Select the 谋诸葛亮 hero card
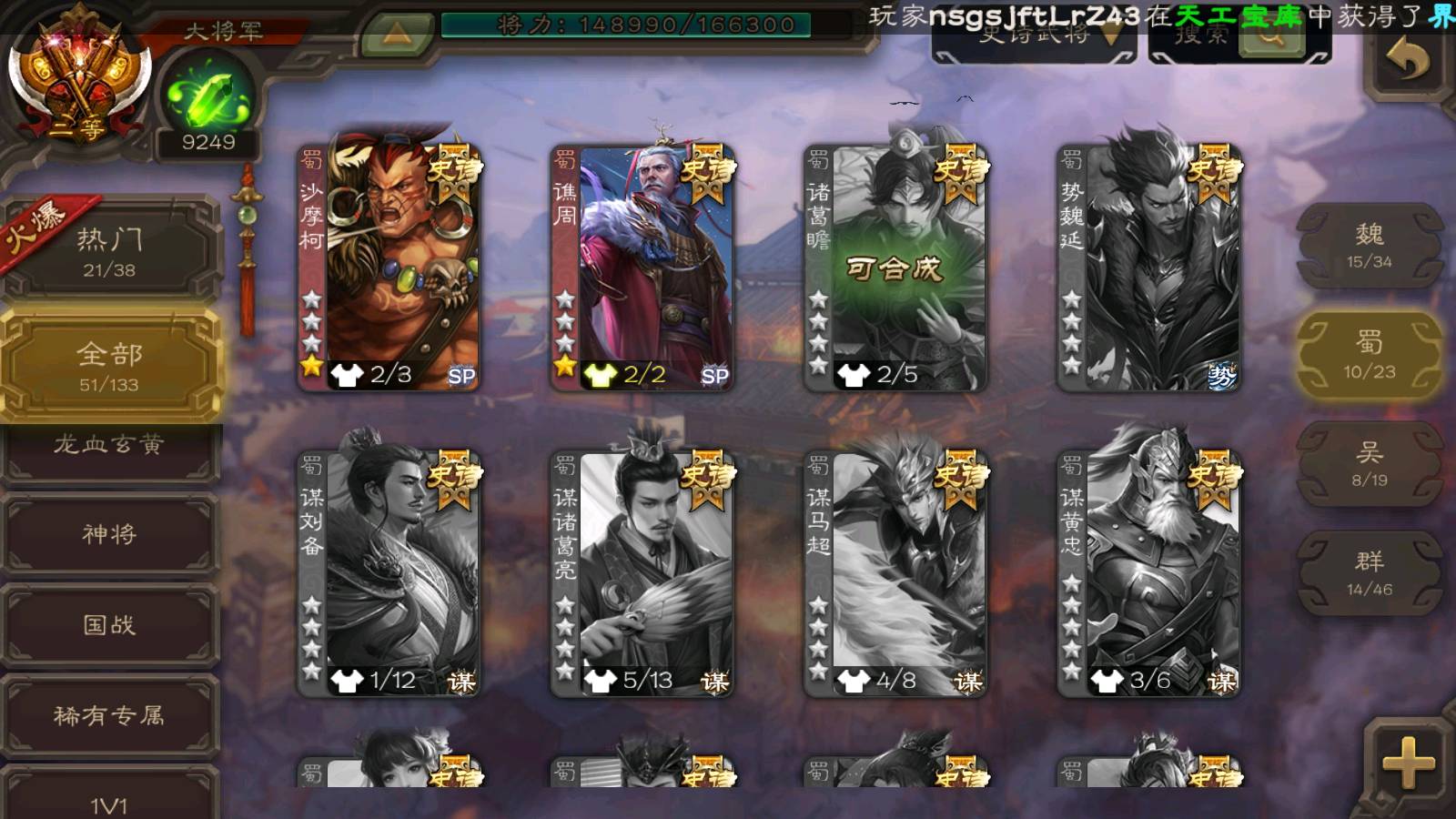The image size is (1456, 819). pos(642,573)
